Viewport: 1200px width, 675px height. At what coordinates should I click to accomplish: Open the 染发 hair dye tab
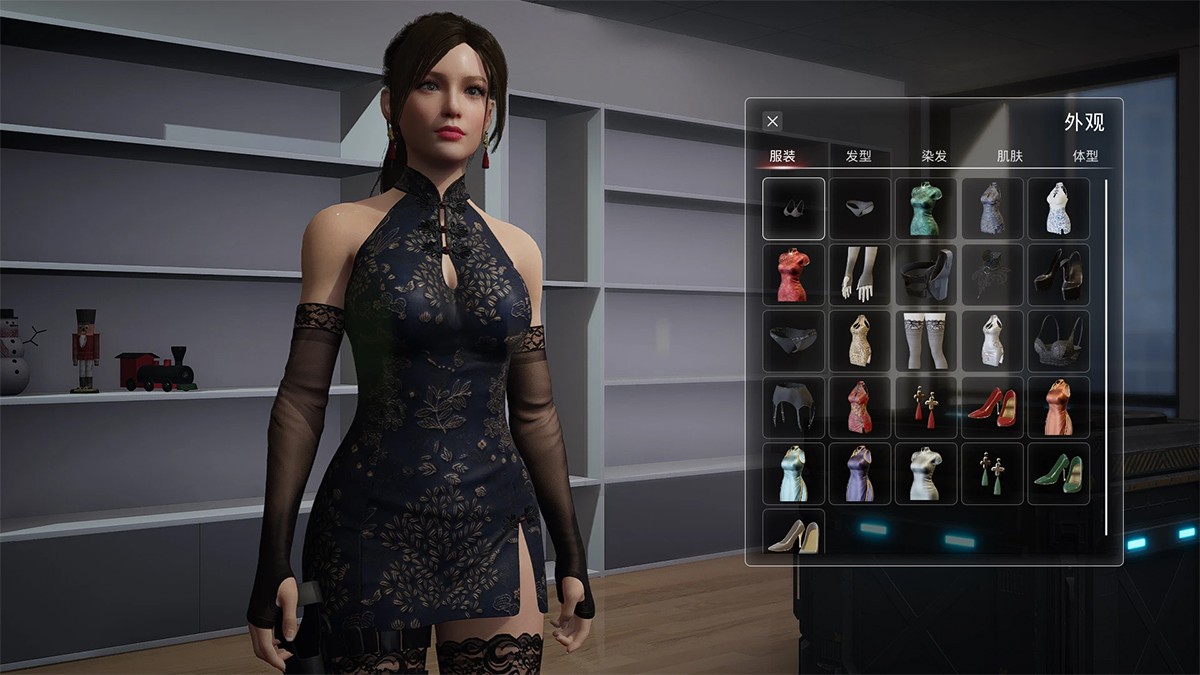(934, 156)
